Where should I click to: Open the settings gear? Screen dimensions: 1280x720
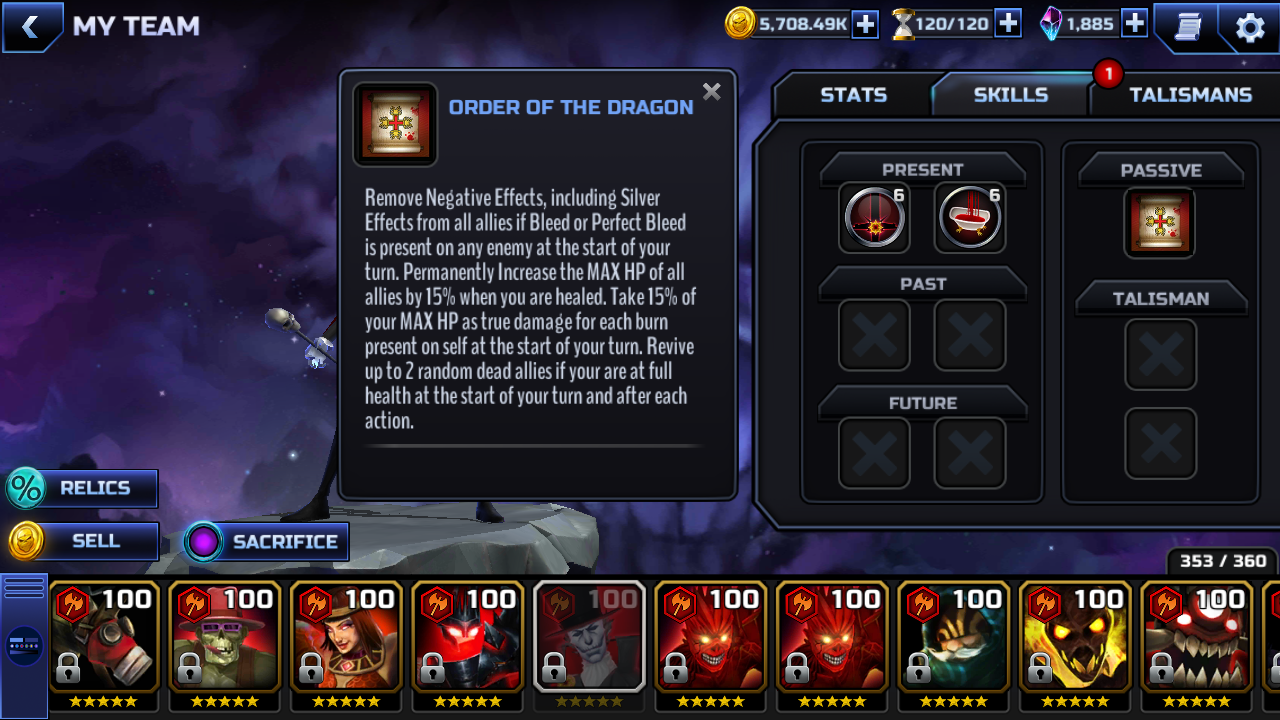pos(1250,27)
